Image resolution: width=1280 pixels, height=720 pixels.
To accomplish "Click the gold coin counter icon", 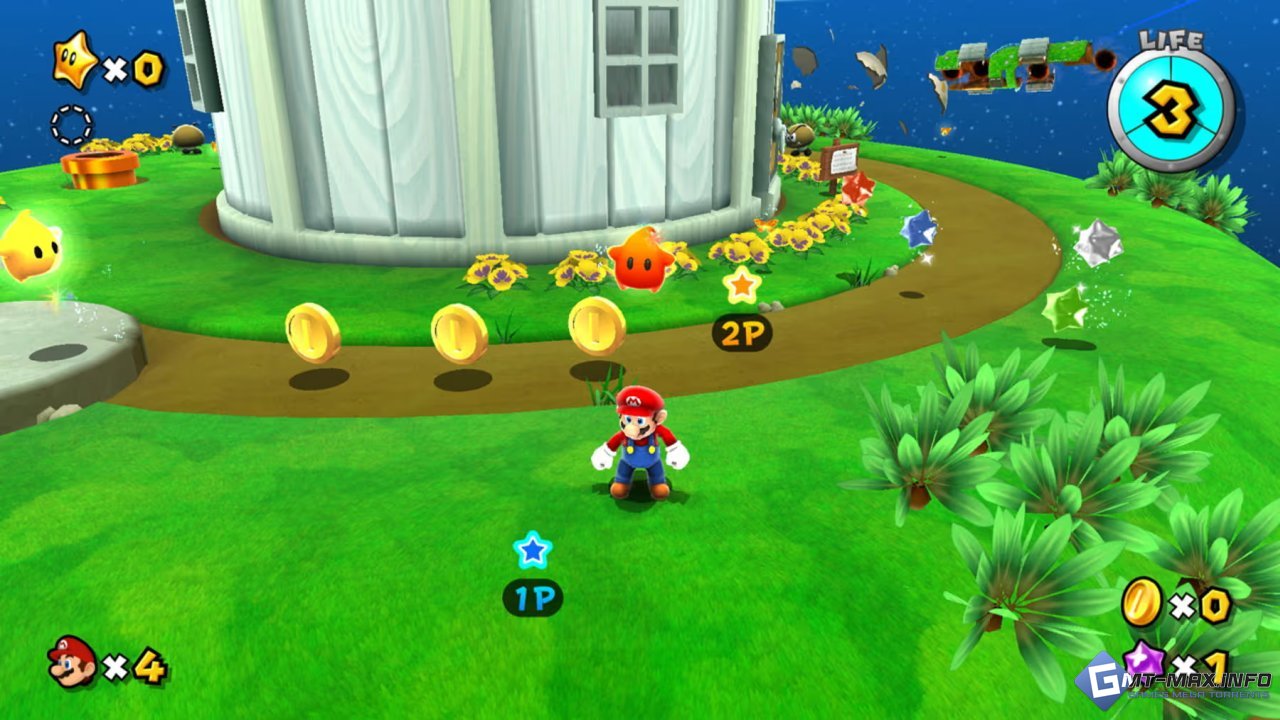I will pyautogui.click(x=1141, y=602).
